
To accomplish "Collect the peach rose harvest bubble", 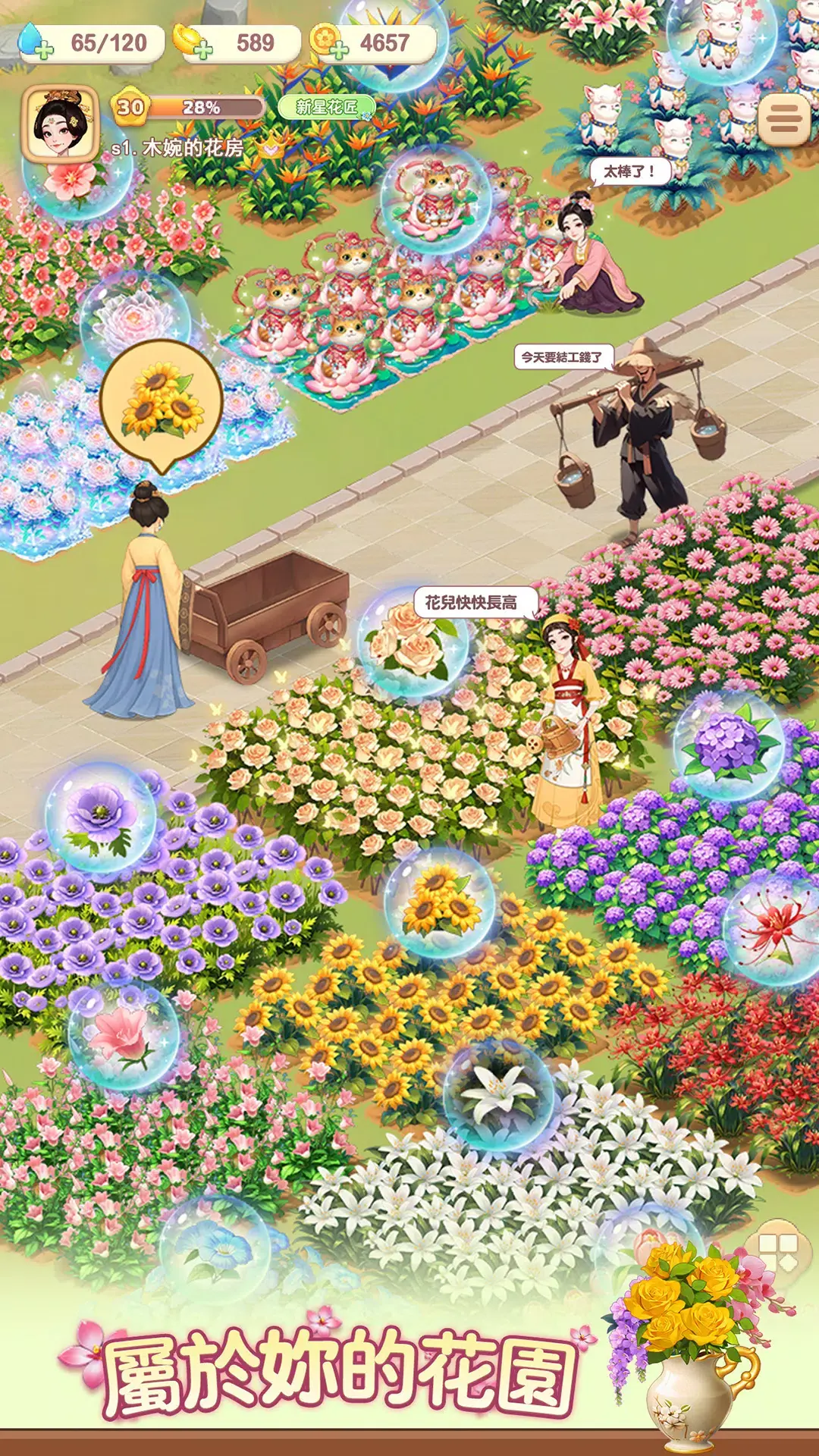I will click(413, 643).
